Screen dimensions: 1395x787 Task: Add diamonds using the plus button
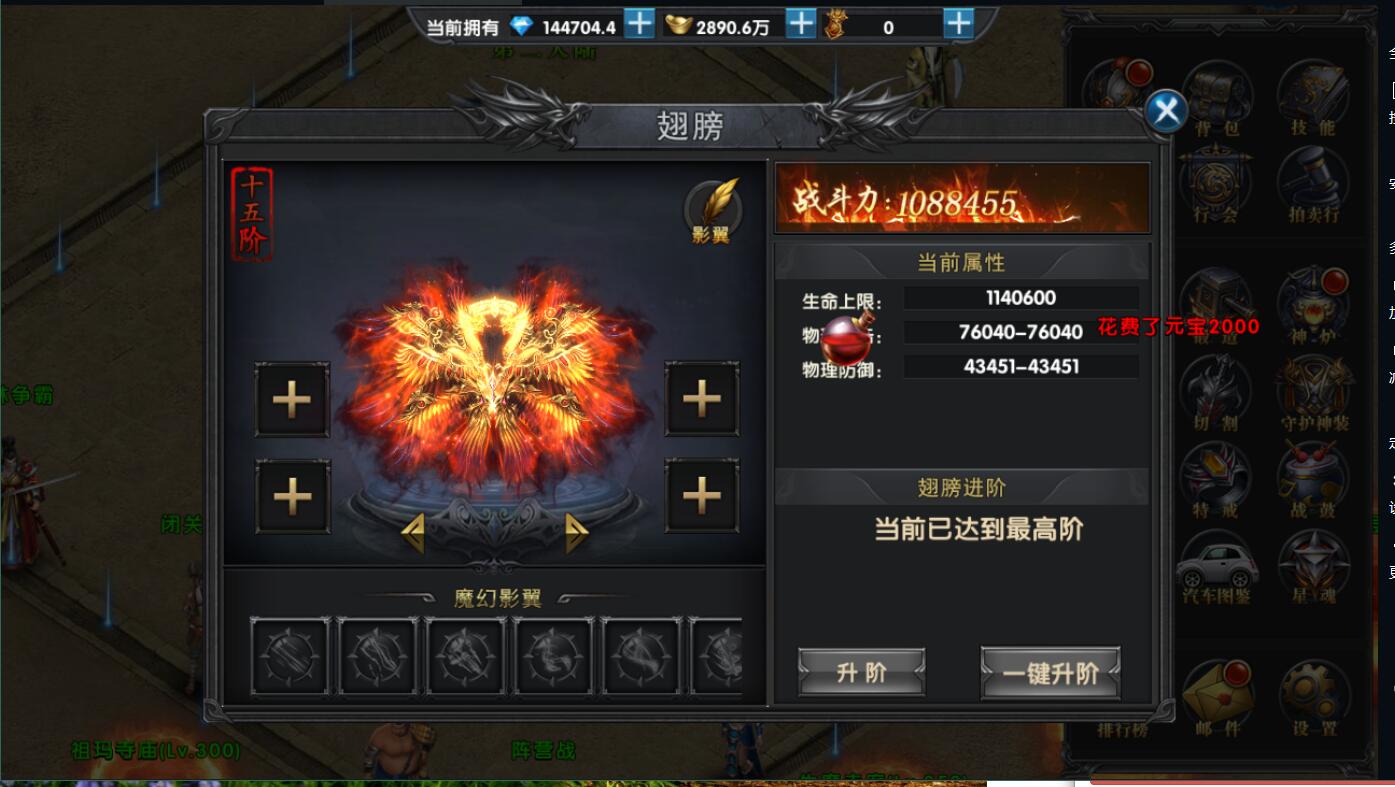click(639, 24)
